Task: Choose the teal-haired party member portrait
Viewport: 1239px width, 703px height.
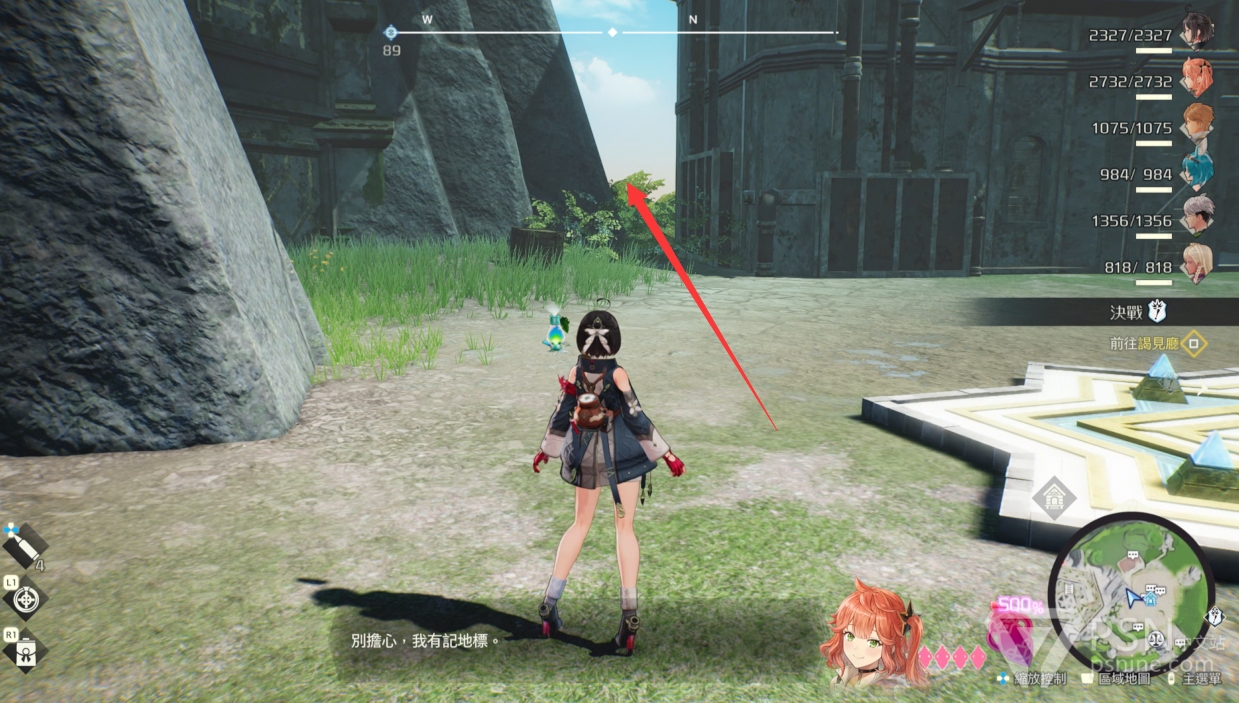Action: 1196,170
